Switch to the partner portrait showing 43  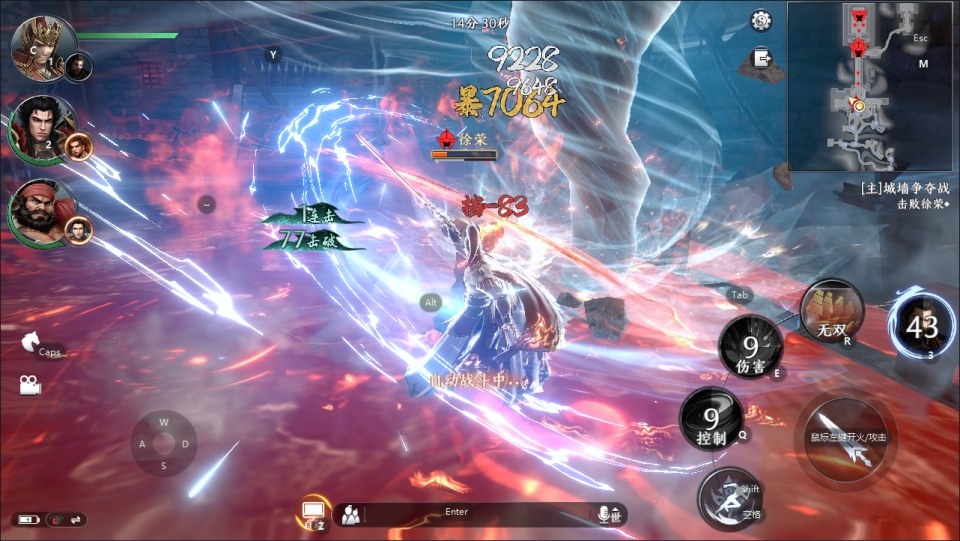click(x=920, y=325)
